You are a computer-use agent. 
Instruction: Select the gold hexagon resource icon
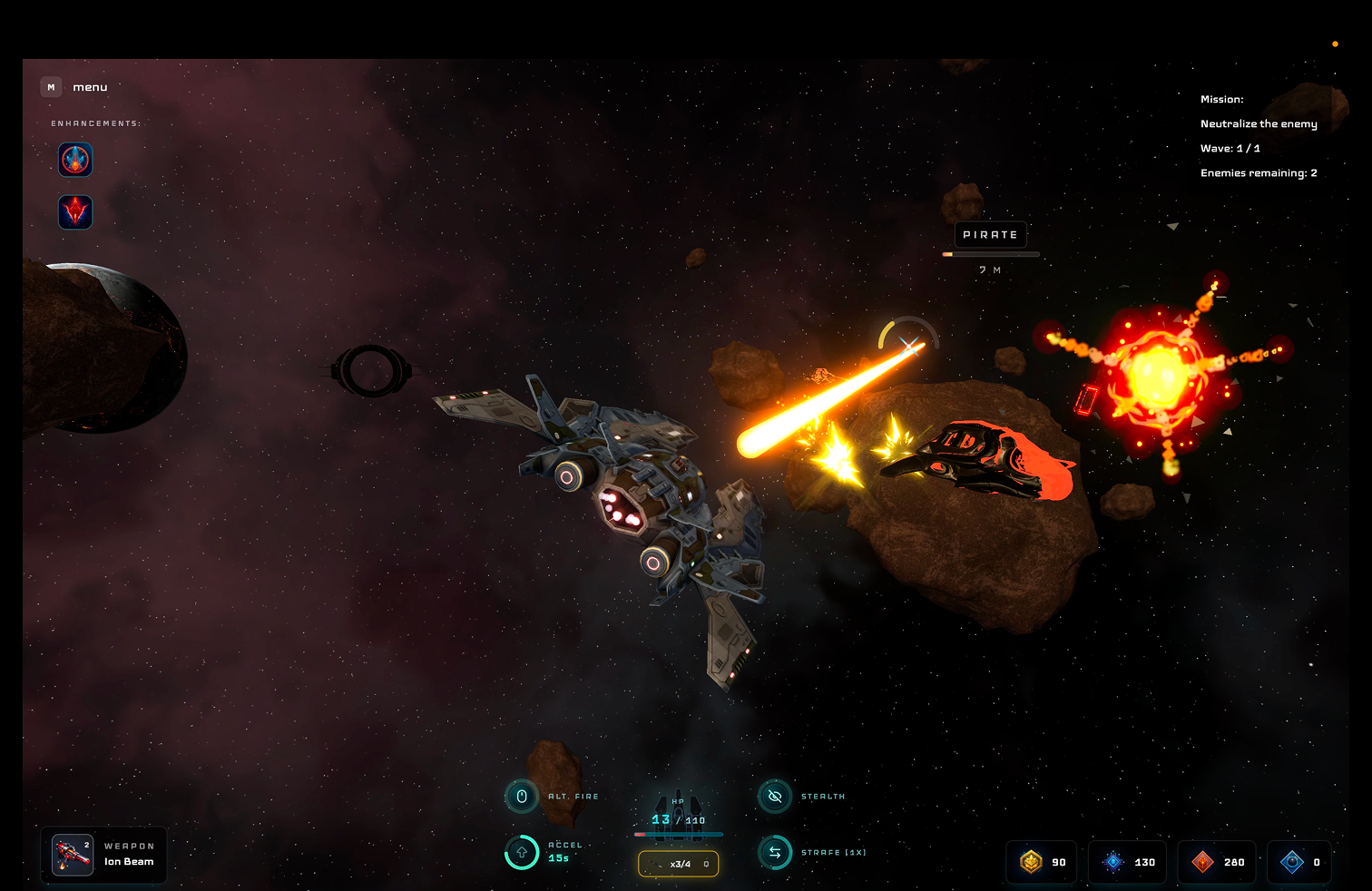pos(1031,862)
